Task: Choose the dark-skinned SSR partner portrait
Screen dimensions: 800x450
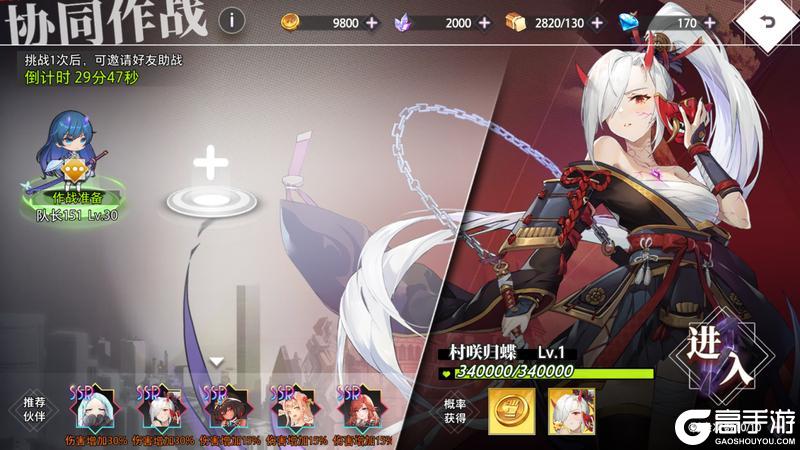Action: click(x=225, y=409)
